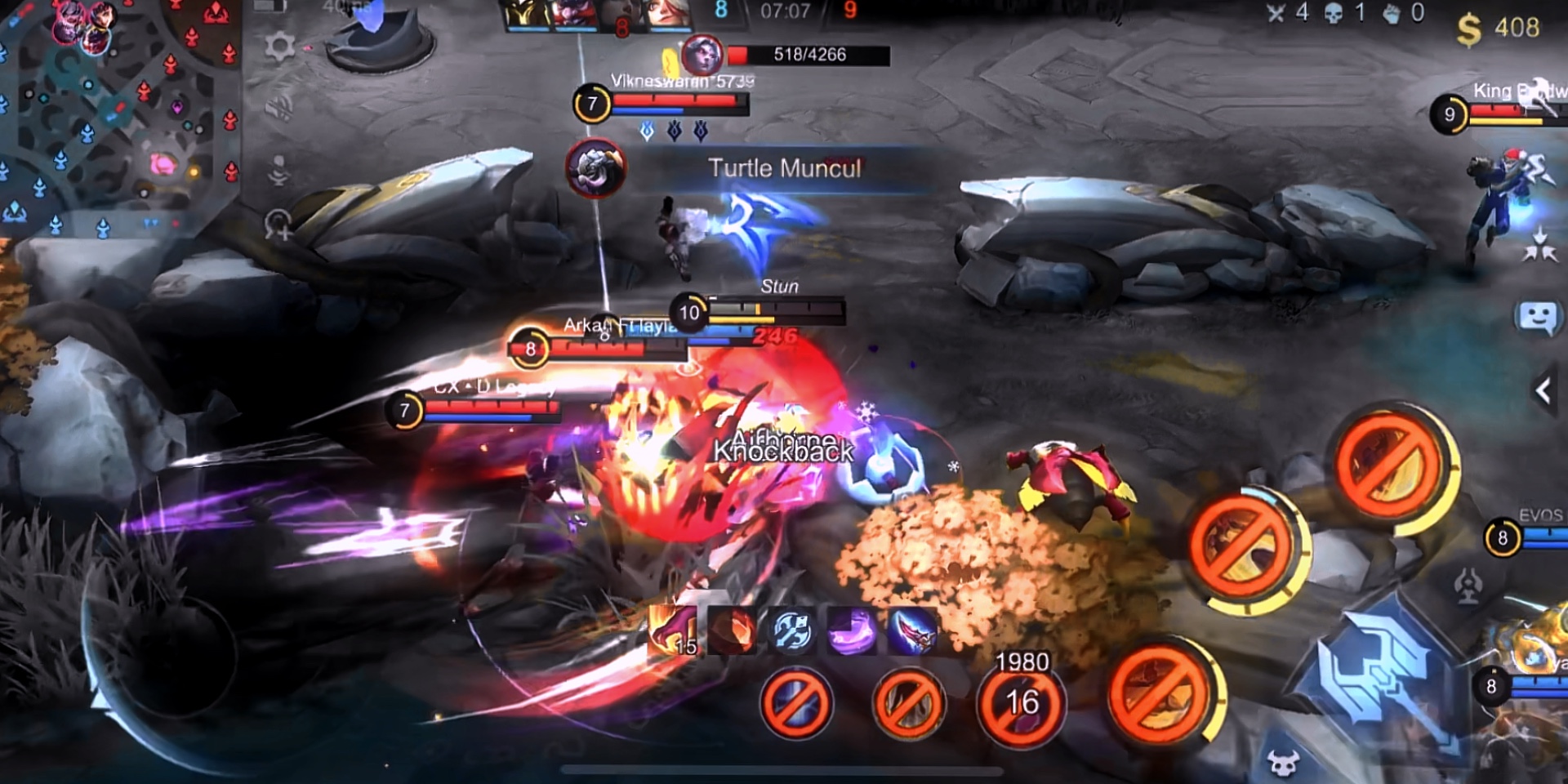Target minions with the bull skull icon
Viewport: 1568px width, 784px height.
(x=1283, y=763)
